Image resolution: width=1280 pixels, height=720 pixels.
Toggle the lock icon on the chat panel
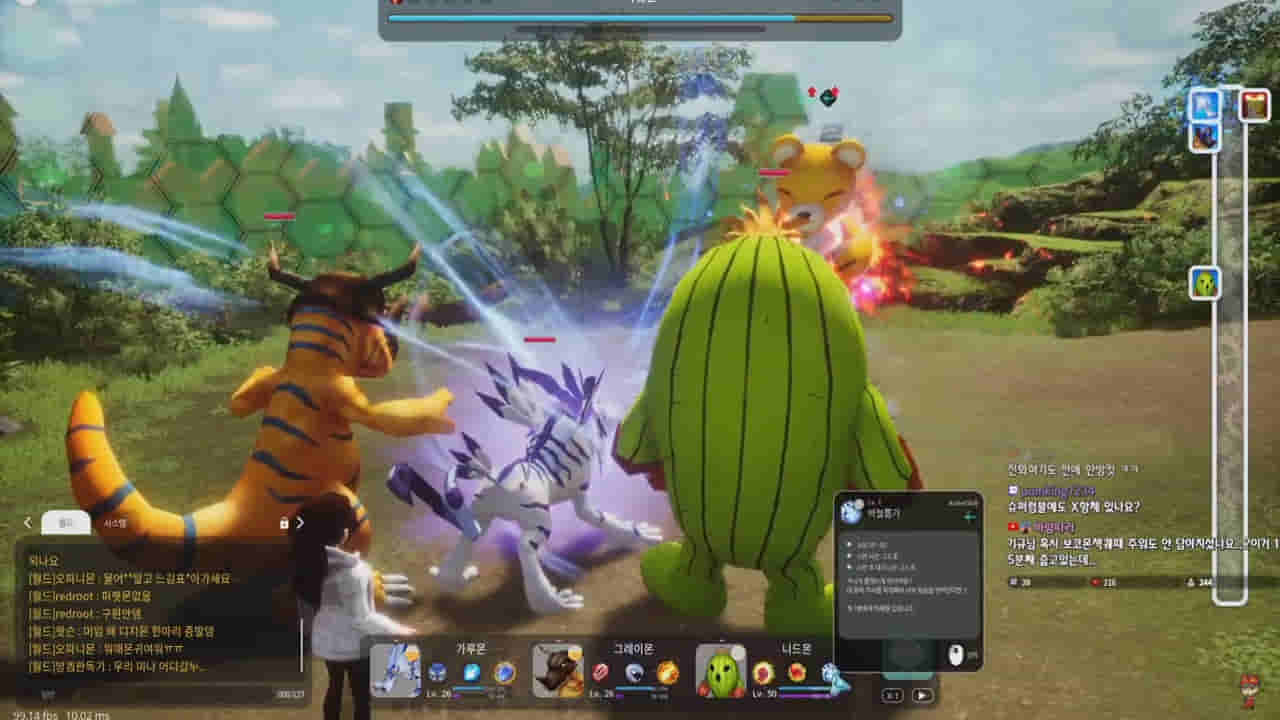[283, 523]
